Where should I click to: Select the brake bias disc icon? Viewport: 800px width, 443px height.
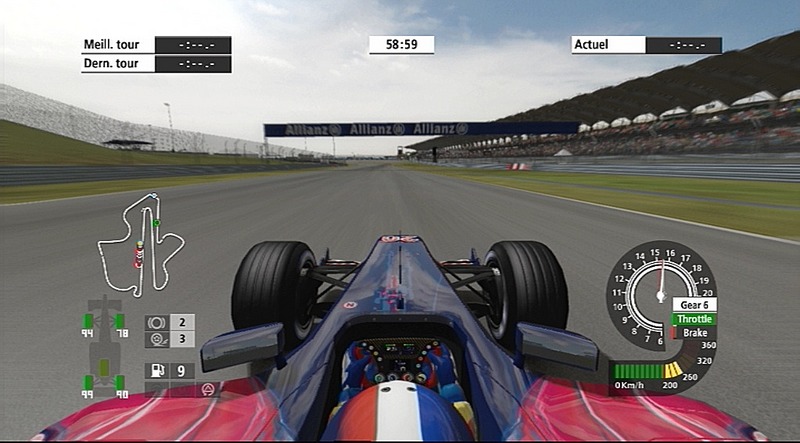pos(156,322)
